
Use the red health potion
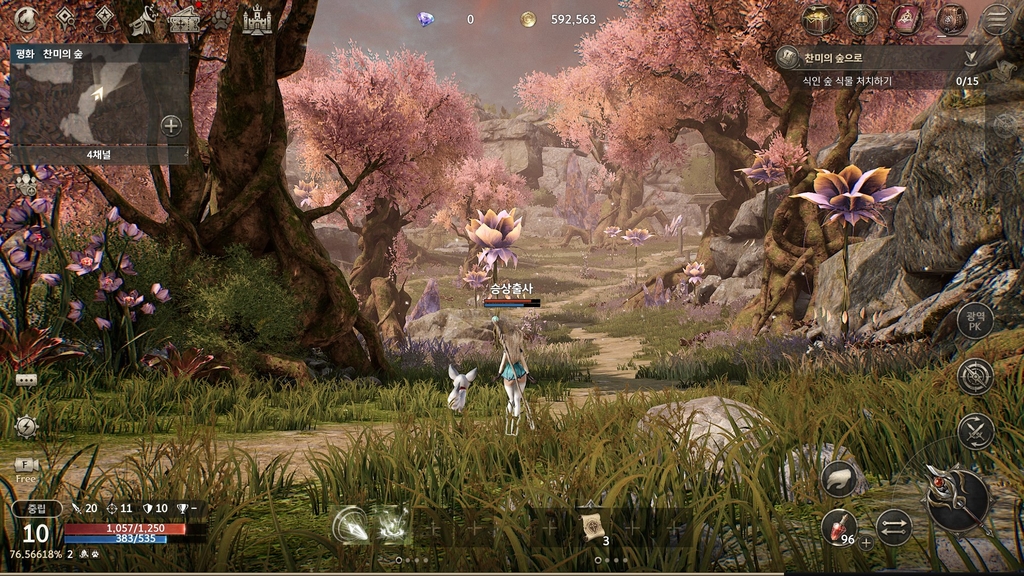click(x=838, y=528)
